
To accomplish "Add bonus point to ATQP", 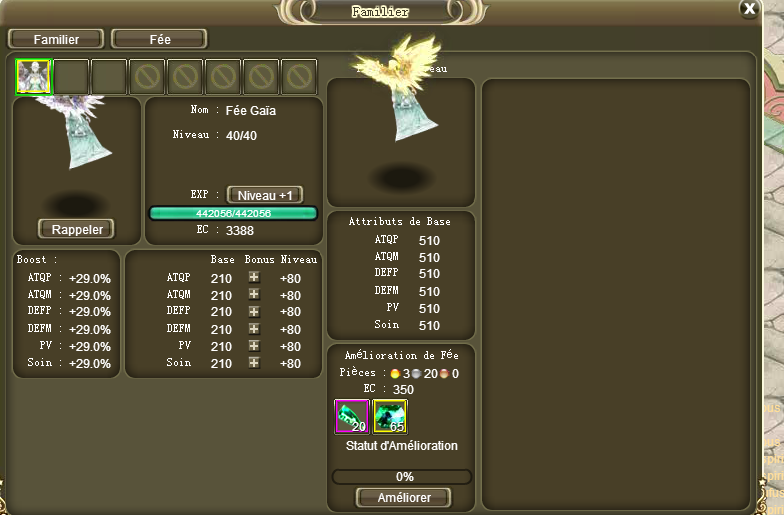I will pos(254,277).
